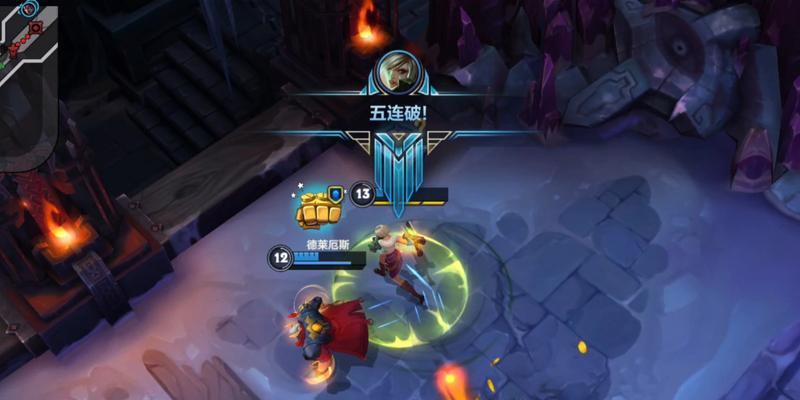The height and width of the screenshot is (400, 800).
Task: Select the champion portrait above the kill banner
Action: click(399, 71)
